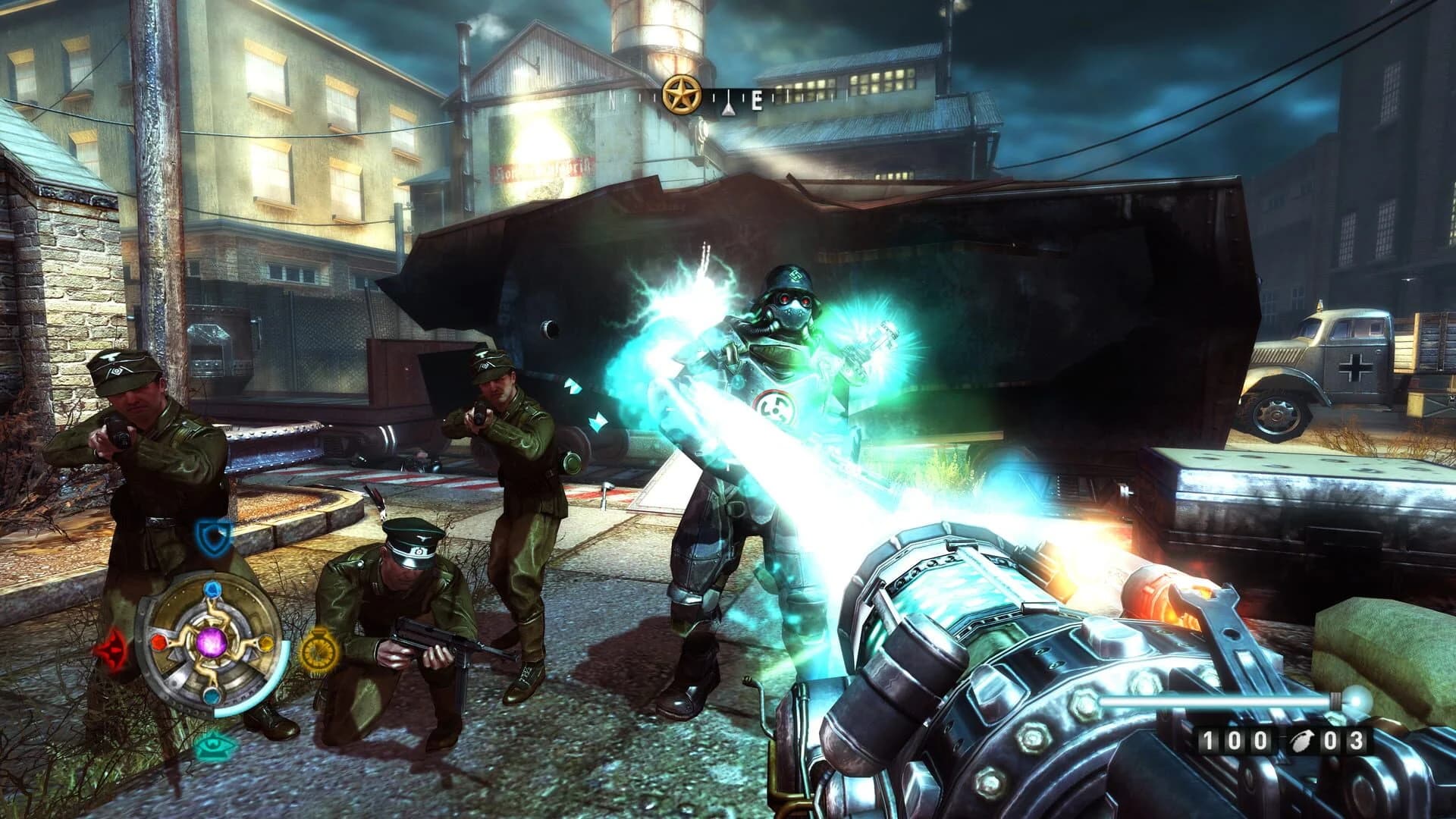Select the cyan gem below the medallion center
1456x819 pixels.
click(x=212, y=695)
